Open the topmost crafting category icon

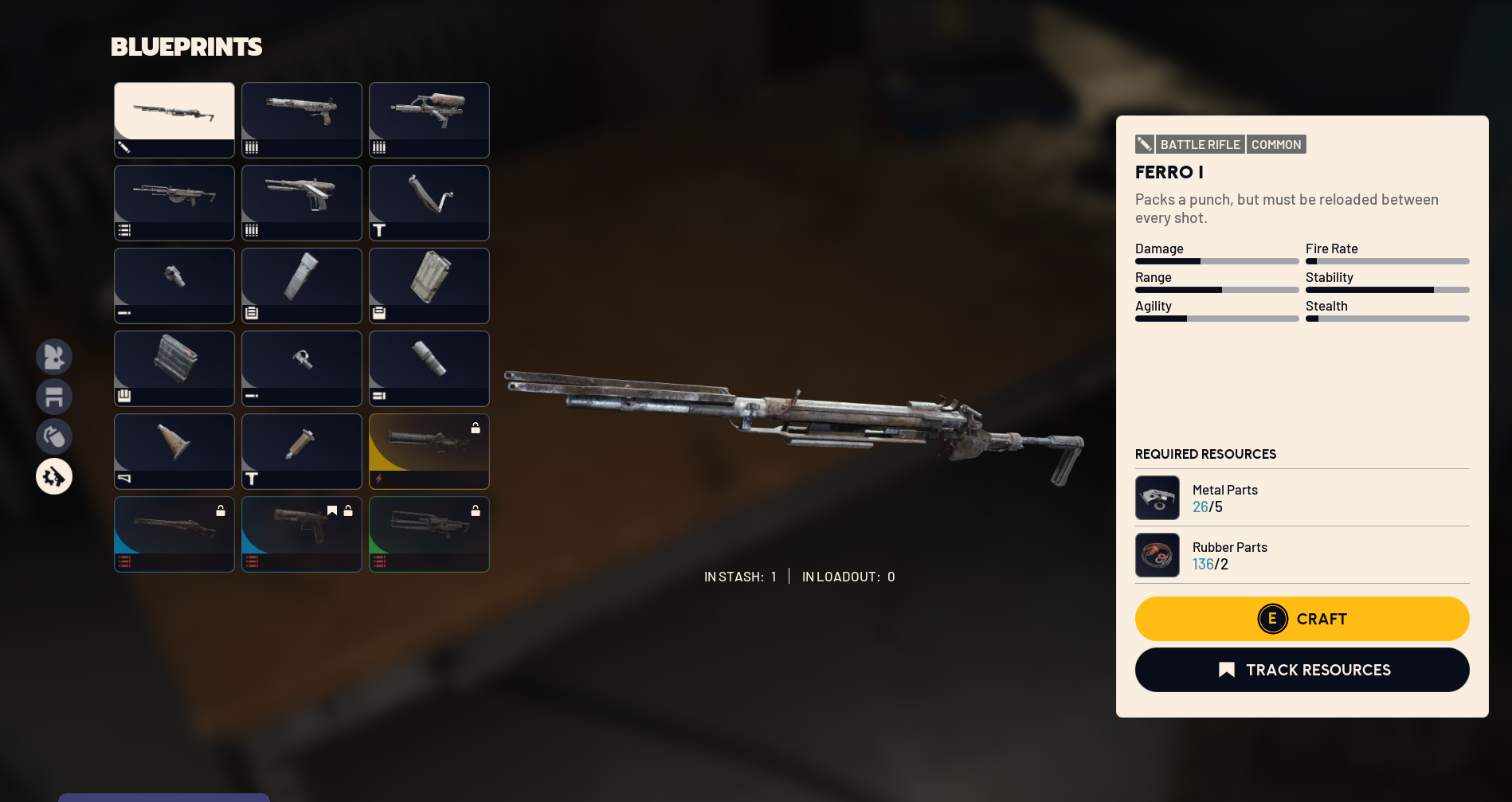(54, 357)
